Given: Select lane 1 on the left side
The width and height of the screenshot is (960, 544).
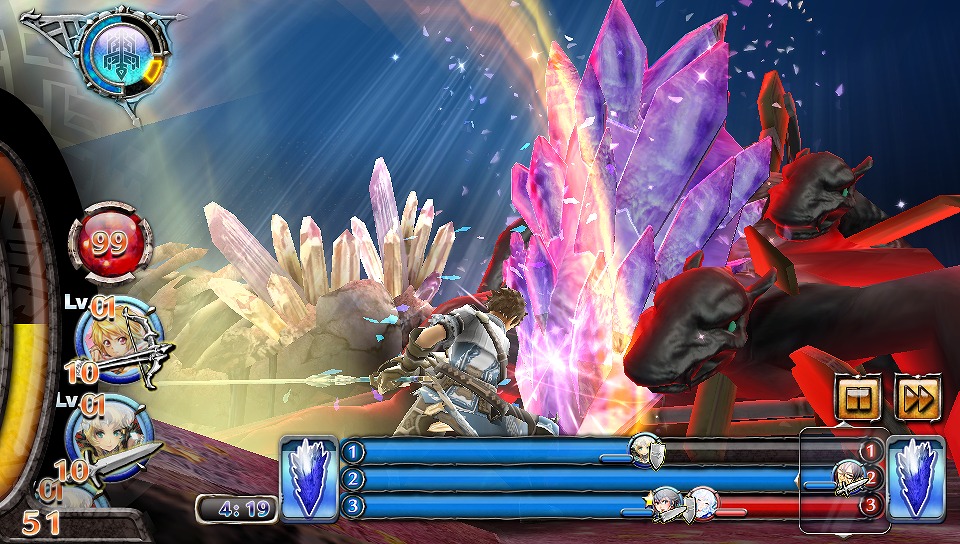Looking at the screenshot, I should point(352,451).
